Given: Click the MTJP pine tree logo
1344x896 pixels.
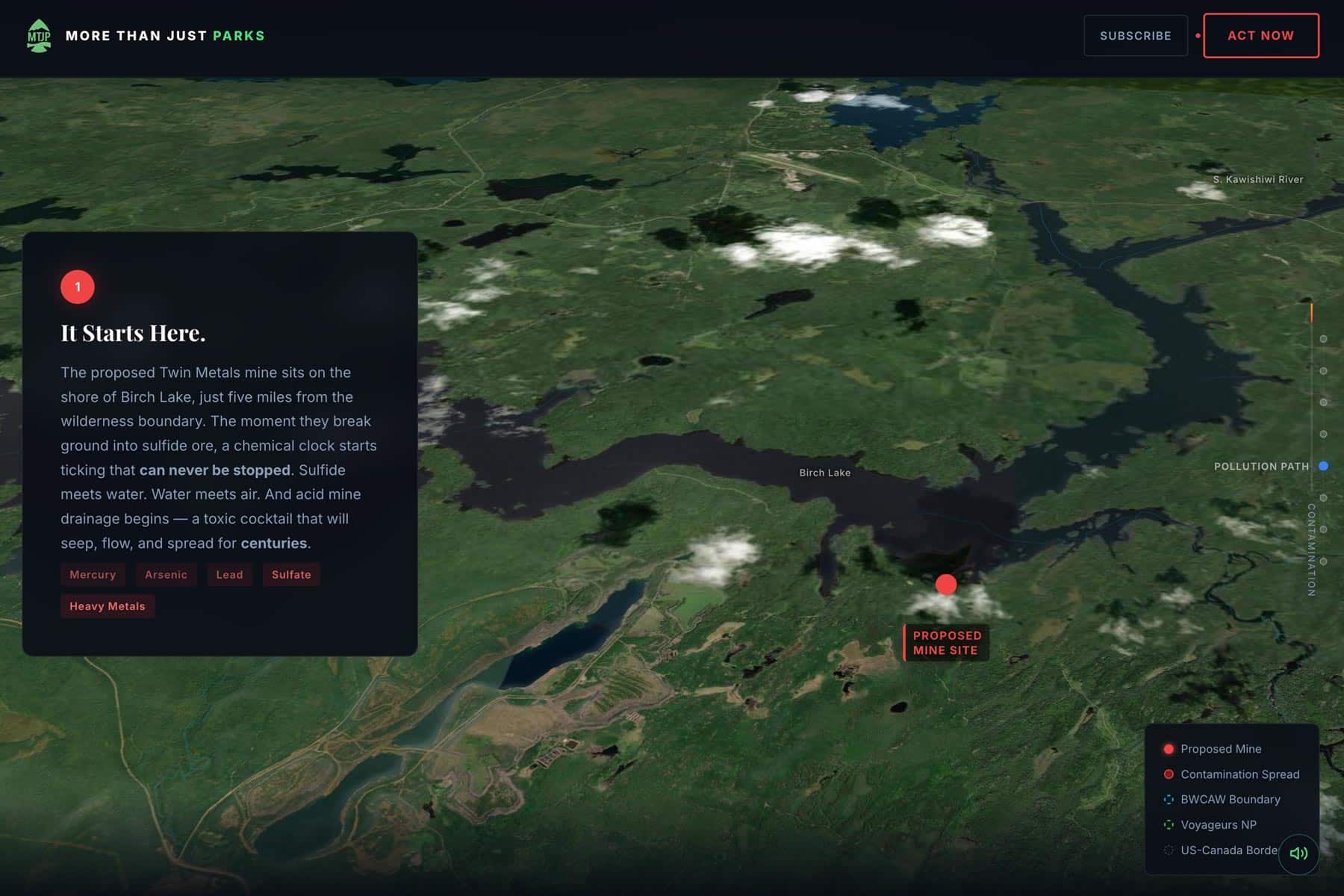Looking at the screenshot, I should [39, 35].
